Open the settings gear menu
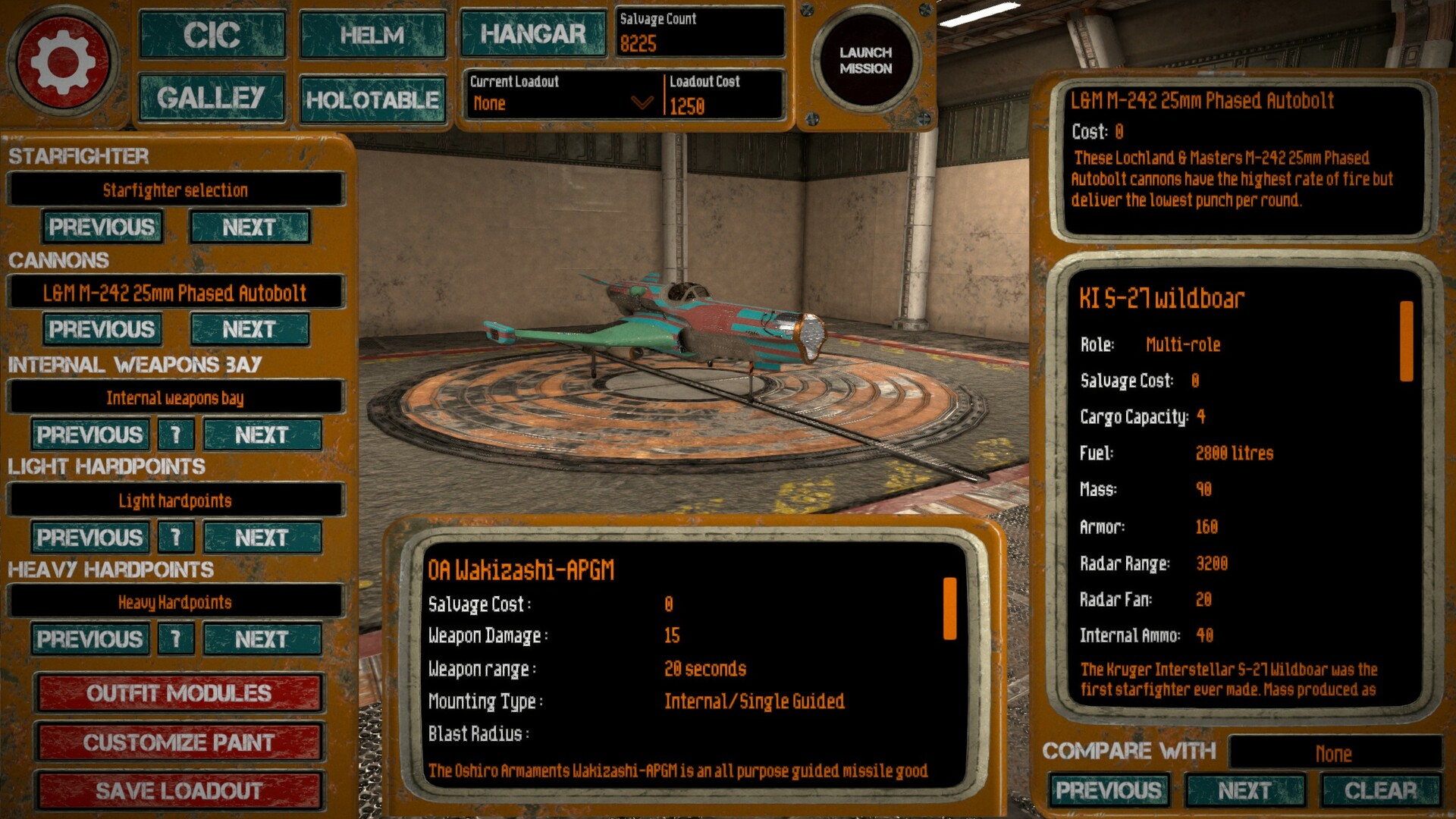1456x819 pixels. [x=64, y=59]
